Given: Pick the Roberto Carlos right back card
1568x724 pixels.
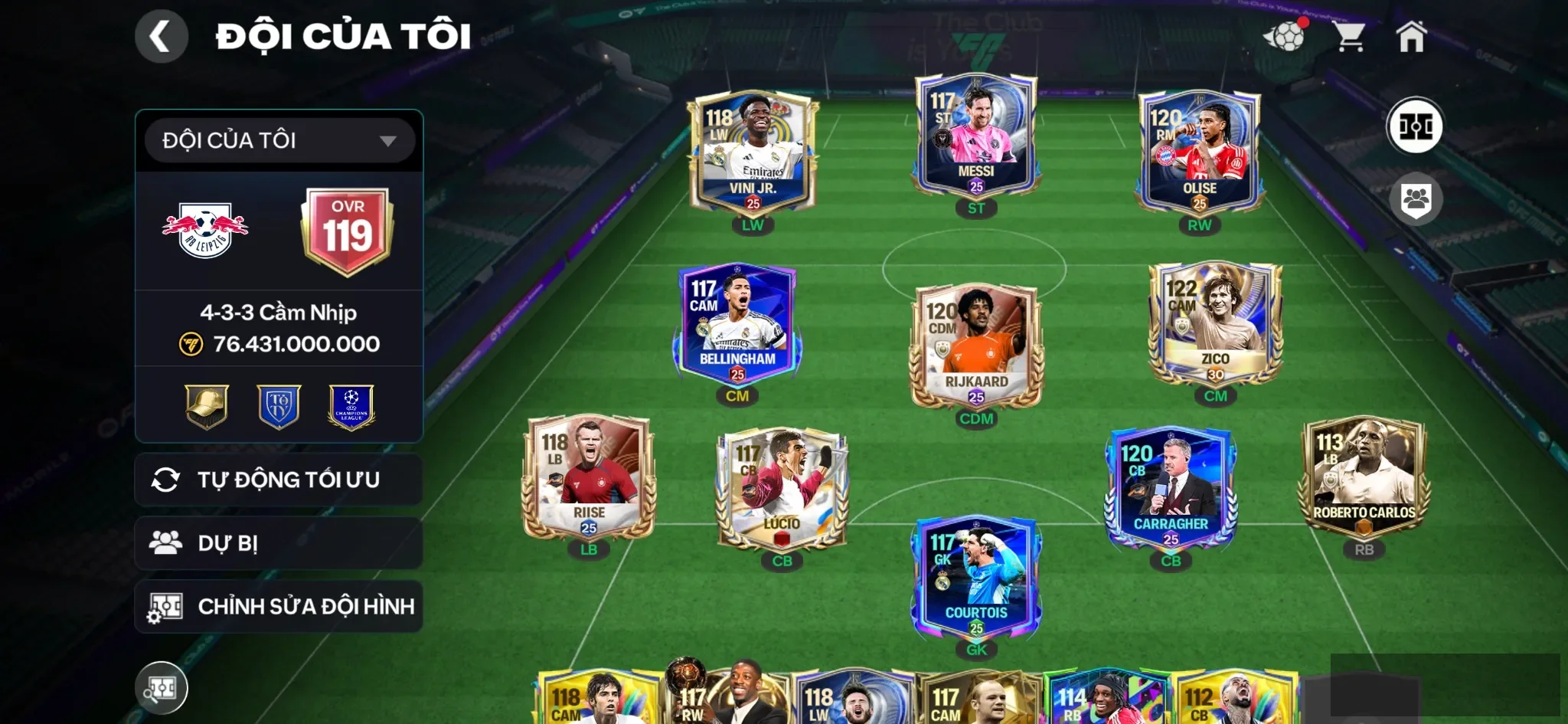Looking at the screenshot, I should [1364, 478].
